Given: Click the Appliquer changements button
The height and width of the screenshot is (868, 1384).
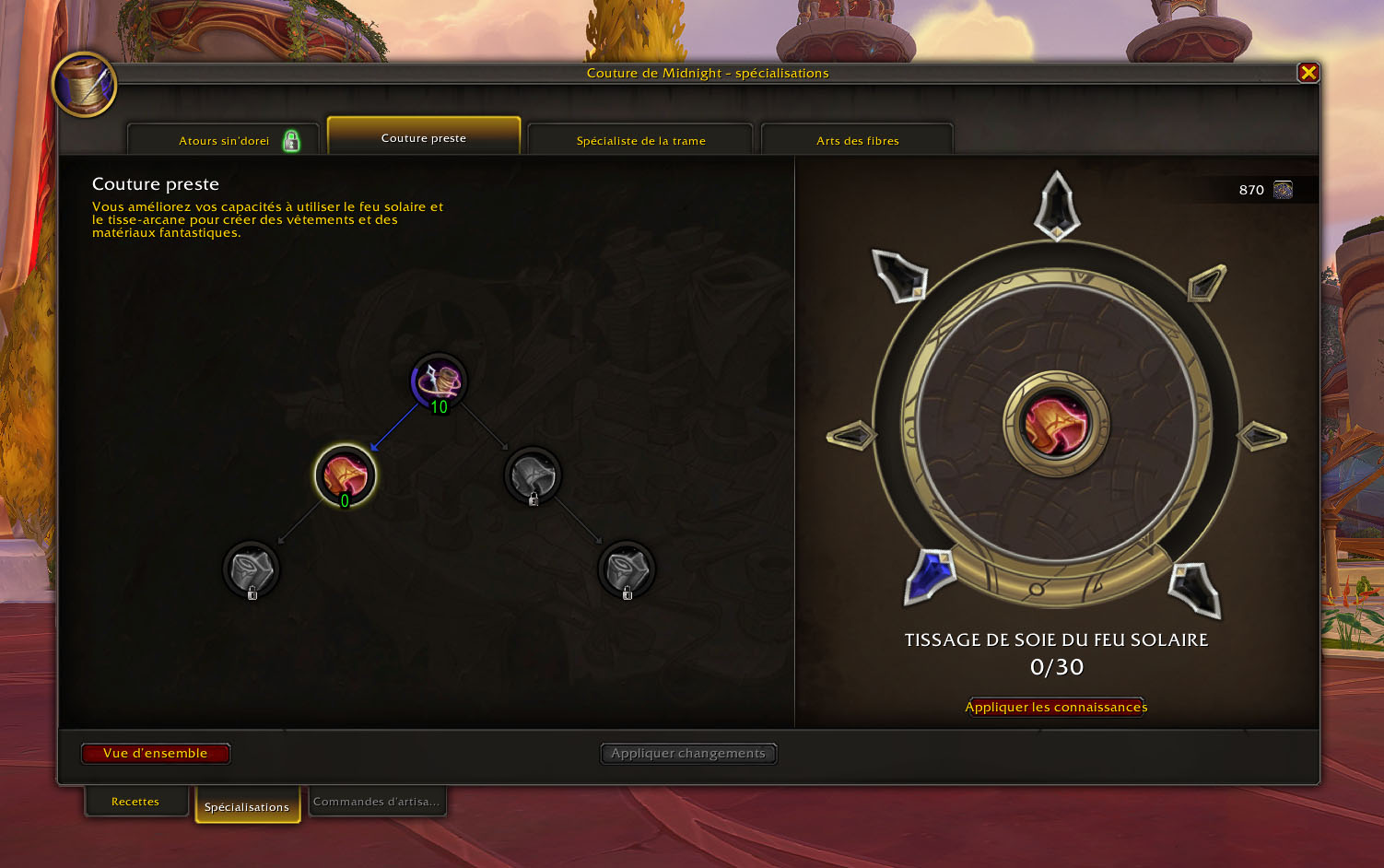Looking at the screenshot, I should [x=688, y=754].
